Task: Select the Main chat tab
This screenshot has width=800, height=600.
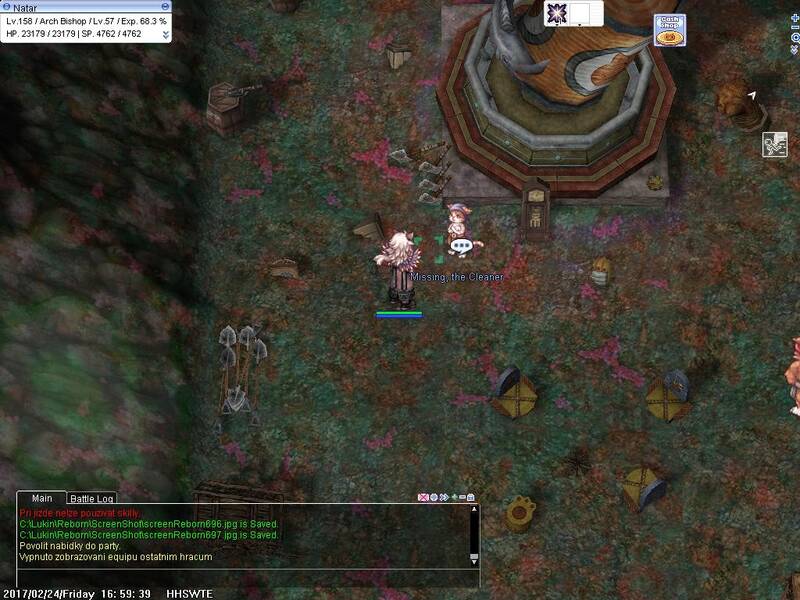Action: (x=42, y=498)
